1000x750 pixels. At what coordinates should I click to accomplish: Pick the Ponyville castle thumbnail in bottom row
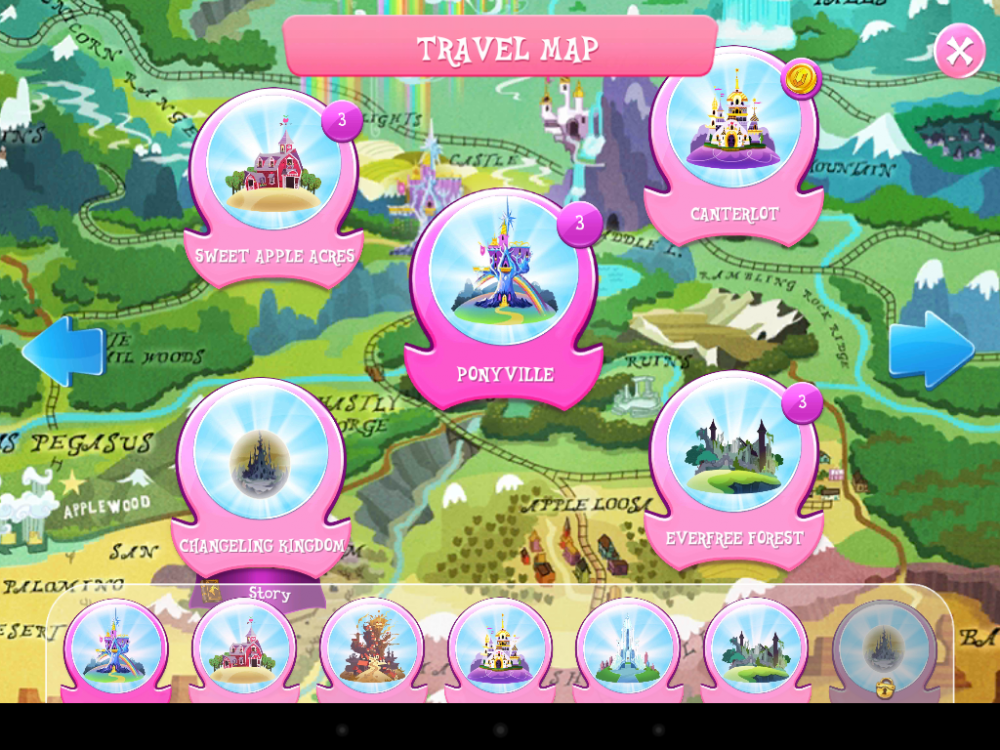click(116, 648)
